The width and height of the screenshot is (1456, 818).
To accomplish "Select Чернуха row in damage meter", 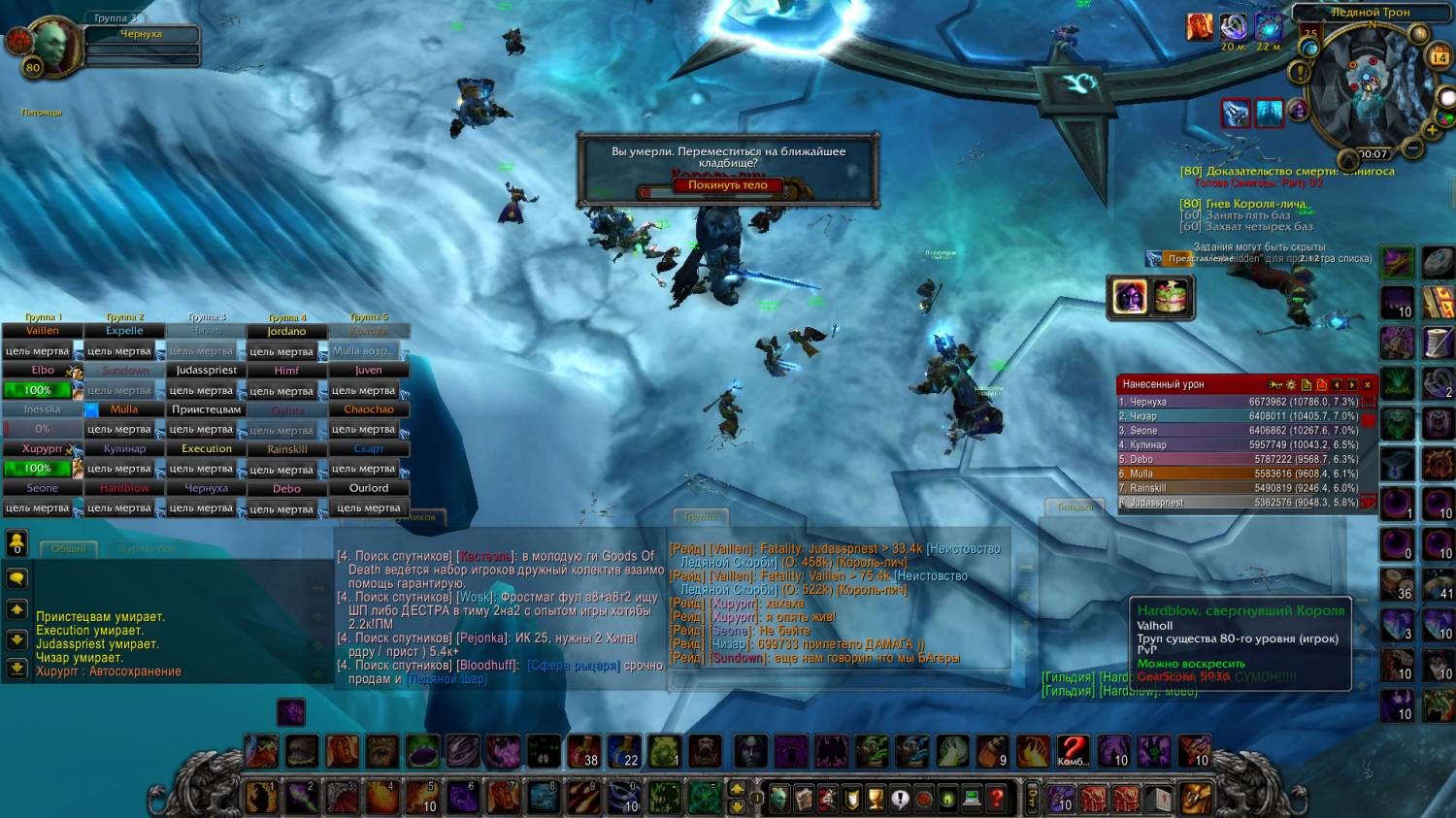I will pos(1239,402).
